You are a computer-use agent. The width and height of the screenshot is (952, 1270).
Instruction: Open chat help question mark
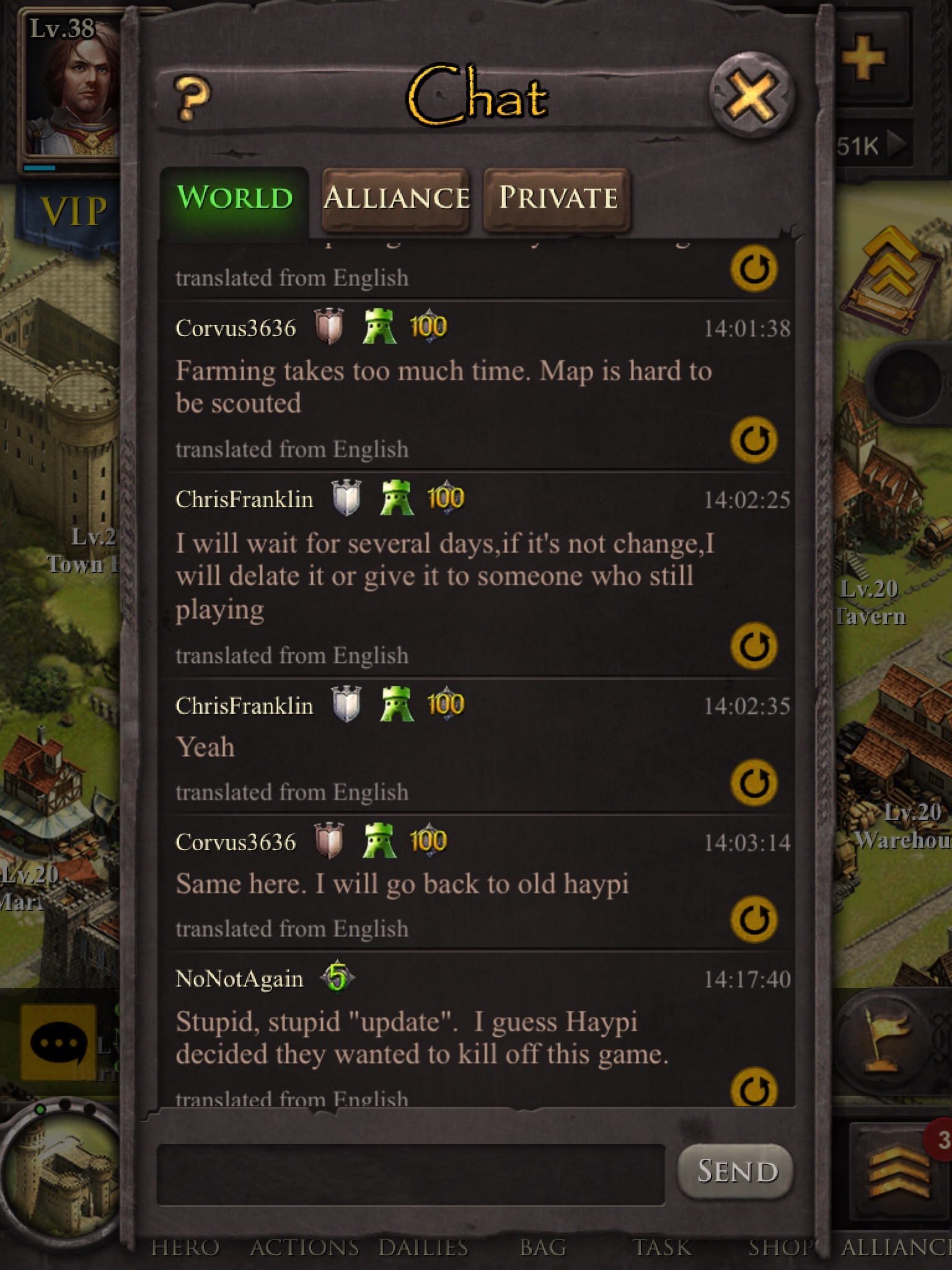[x=193, y=98]
